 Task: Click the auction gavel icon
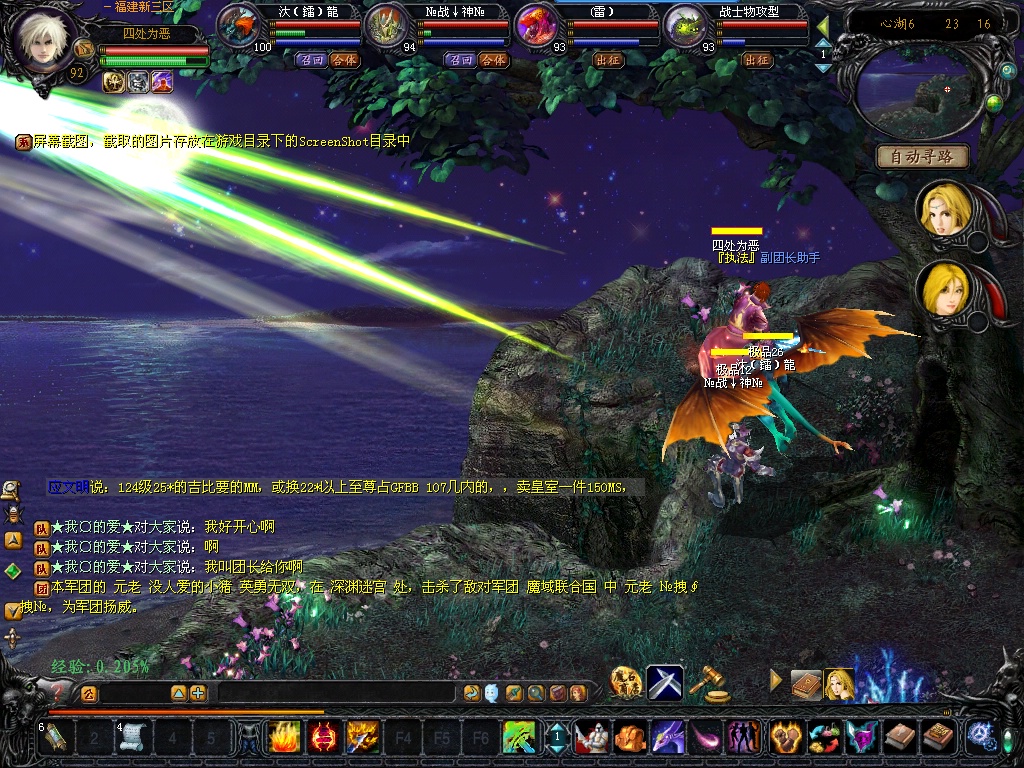[x=711, y=683]
